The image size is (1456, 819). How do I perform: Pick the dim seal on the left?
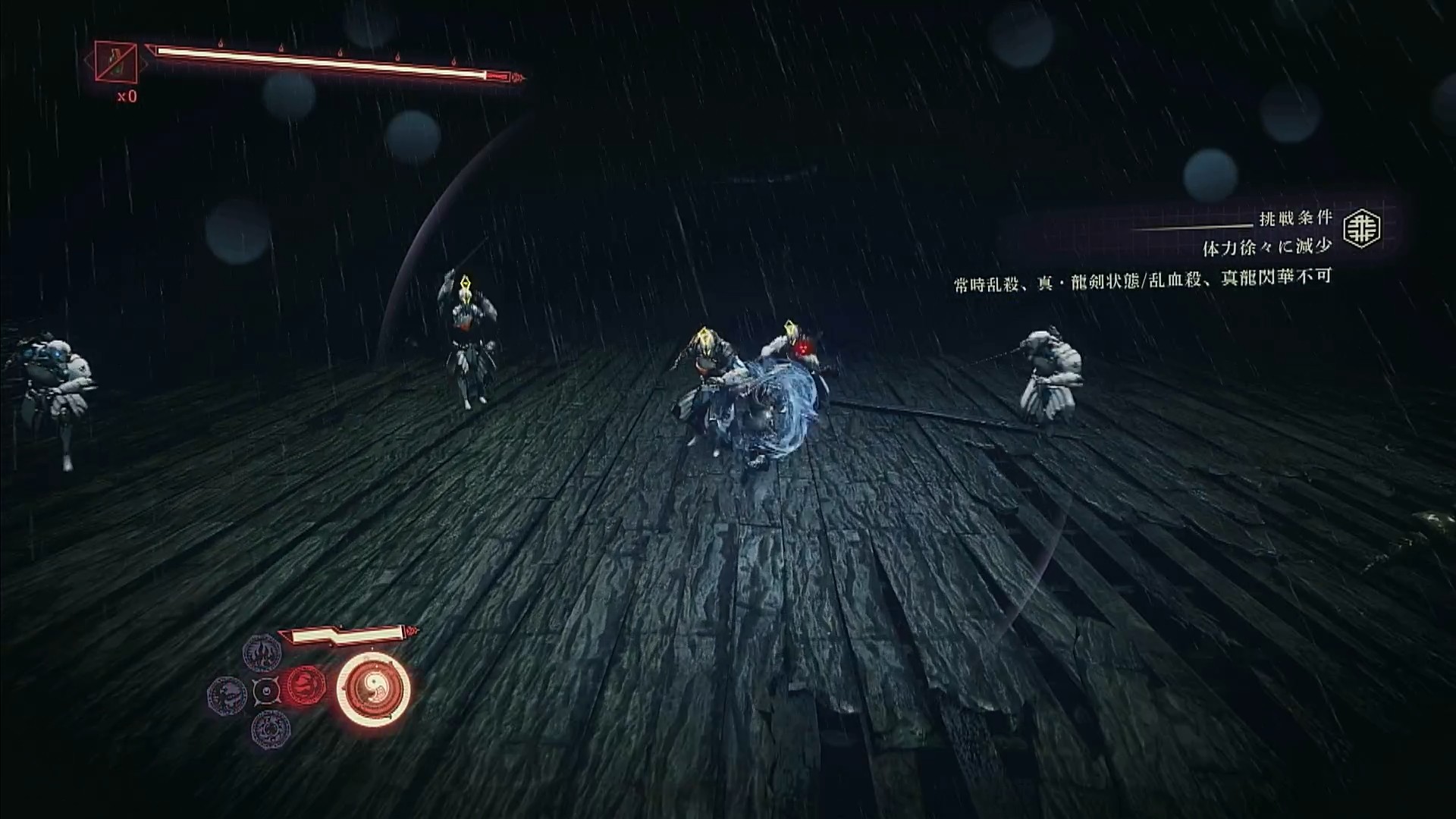(226, 694)
